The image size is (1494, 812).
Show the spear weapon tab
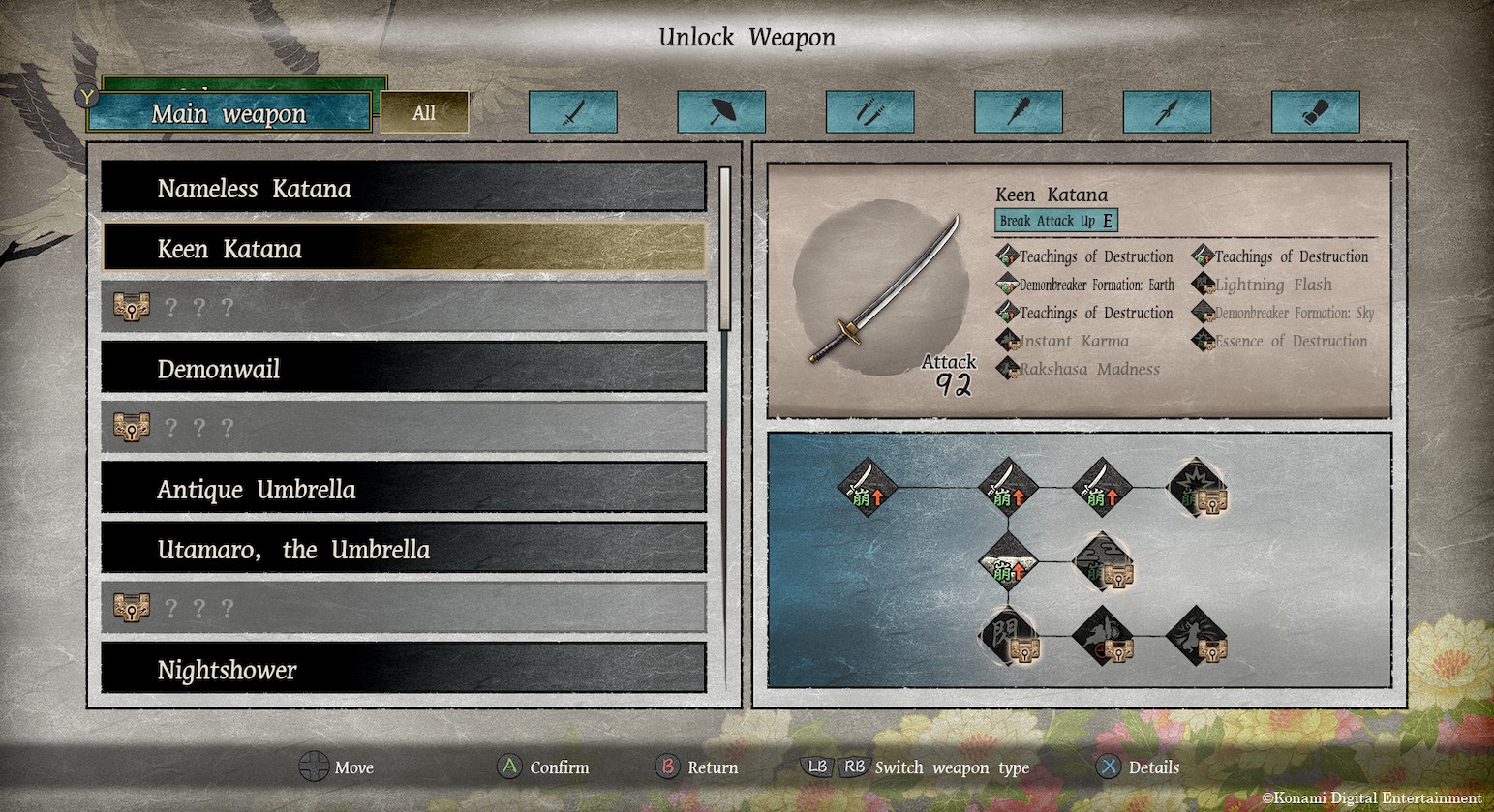1167,112
